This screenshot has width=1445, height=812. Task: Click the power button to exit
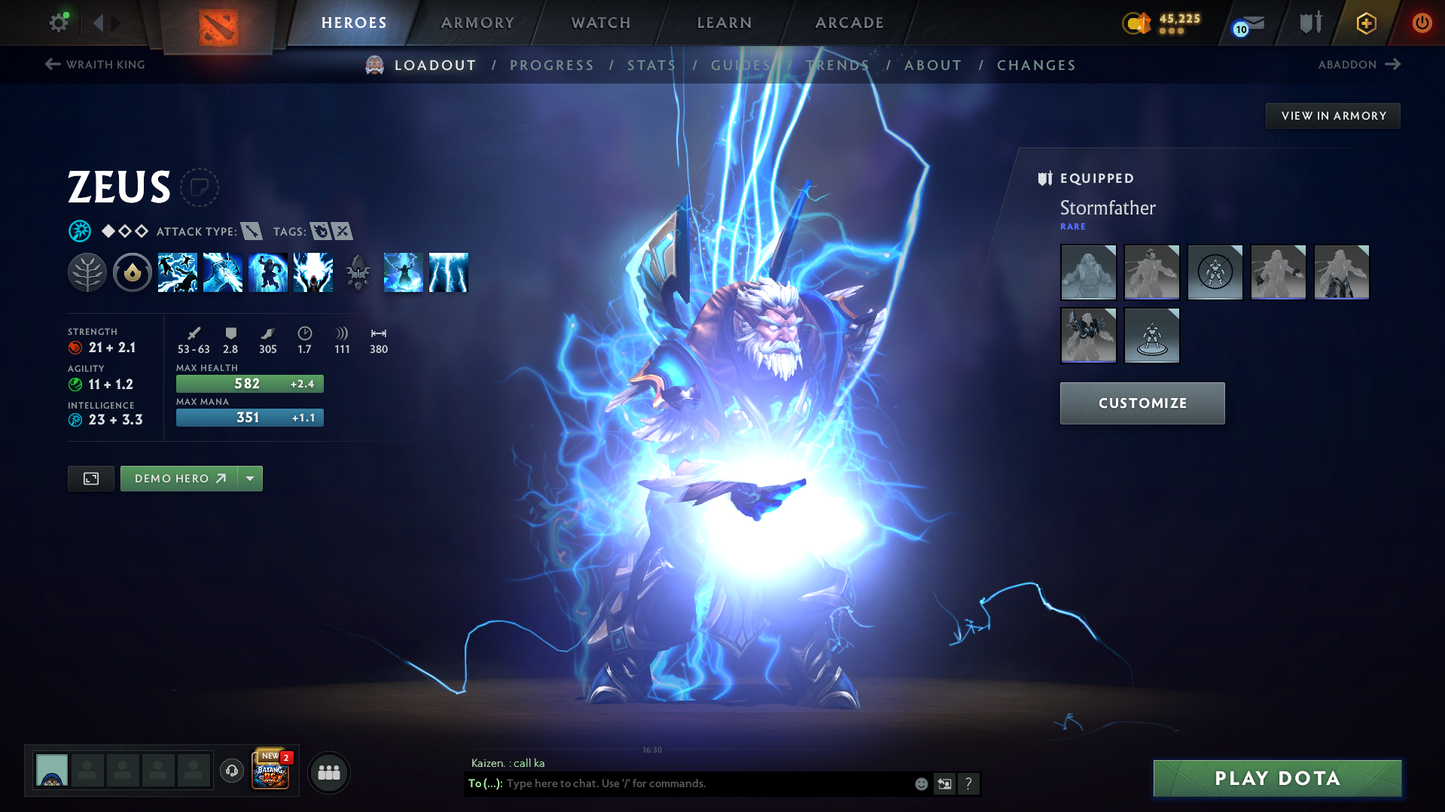(x=1421, y=22)
